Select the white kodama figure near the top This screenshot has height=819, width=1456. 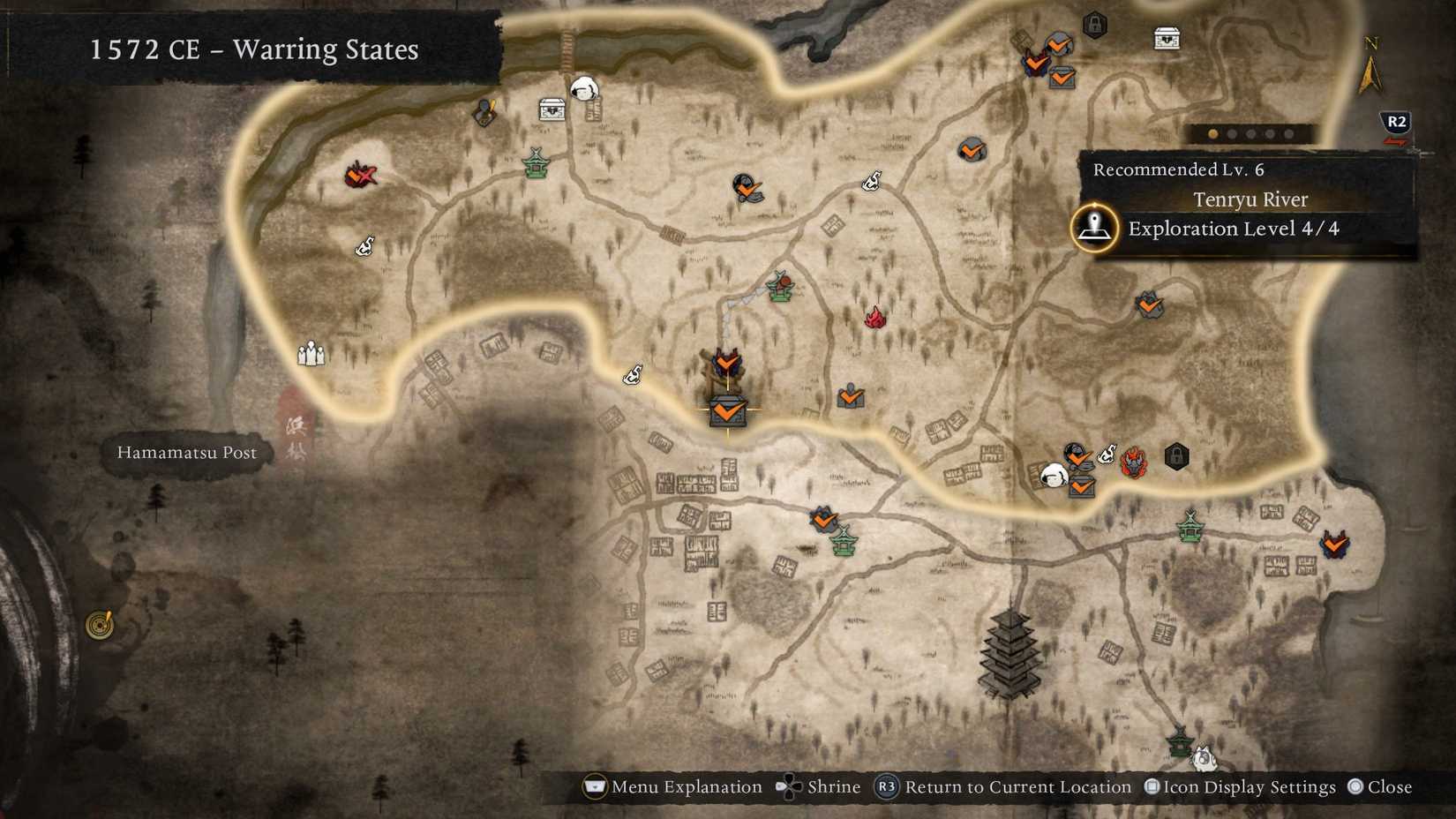pos(585,89)
